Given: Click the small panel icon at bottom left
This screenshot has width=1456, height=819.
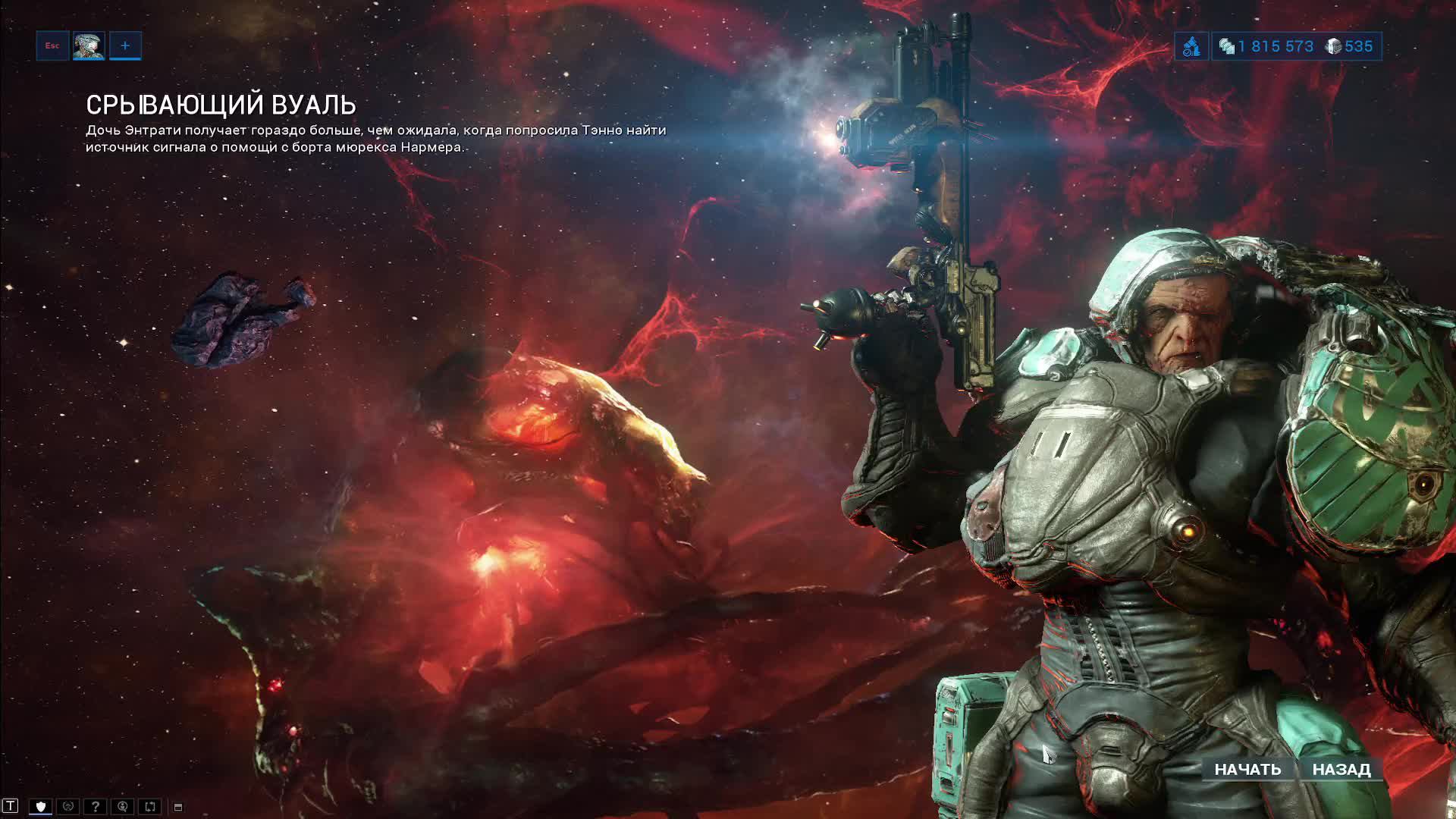Looking at the screenshot, I should point(178,806).
